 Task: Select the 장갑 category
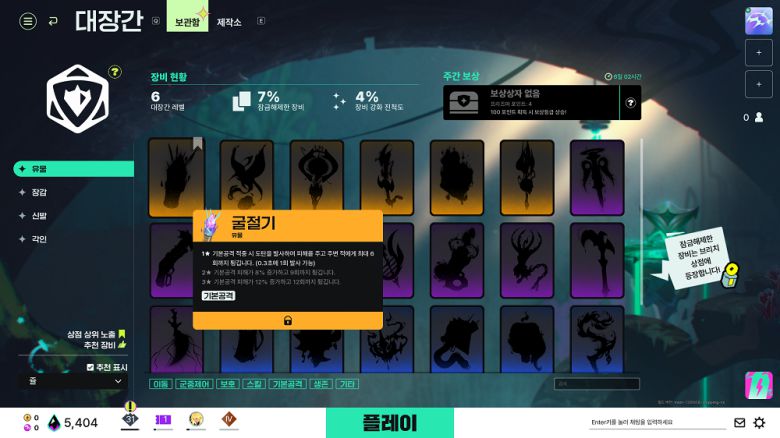[x=40, y=192]
